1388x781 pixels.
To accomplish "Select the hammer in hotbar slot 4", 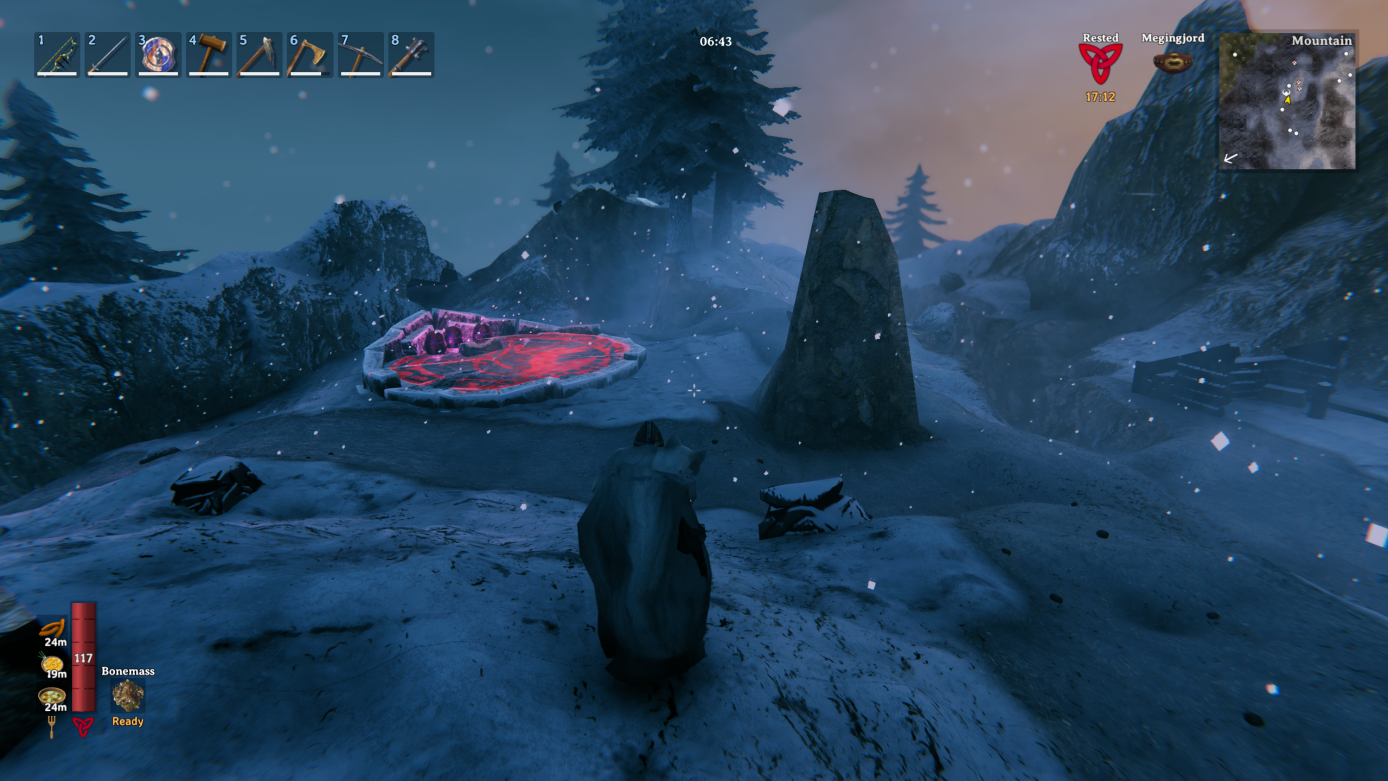I will click(208, 53).
